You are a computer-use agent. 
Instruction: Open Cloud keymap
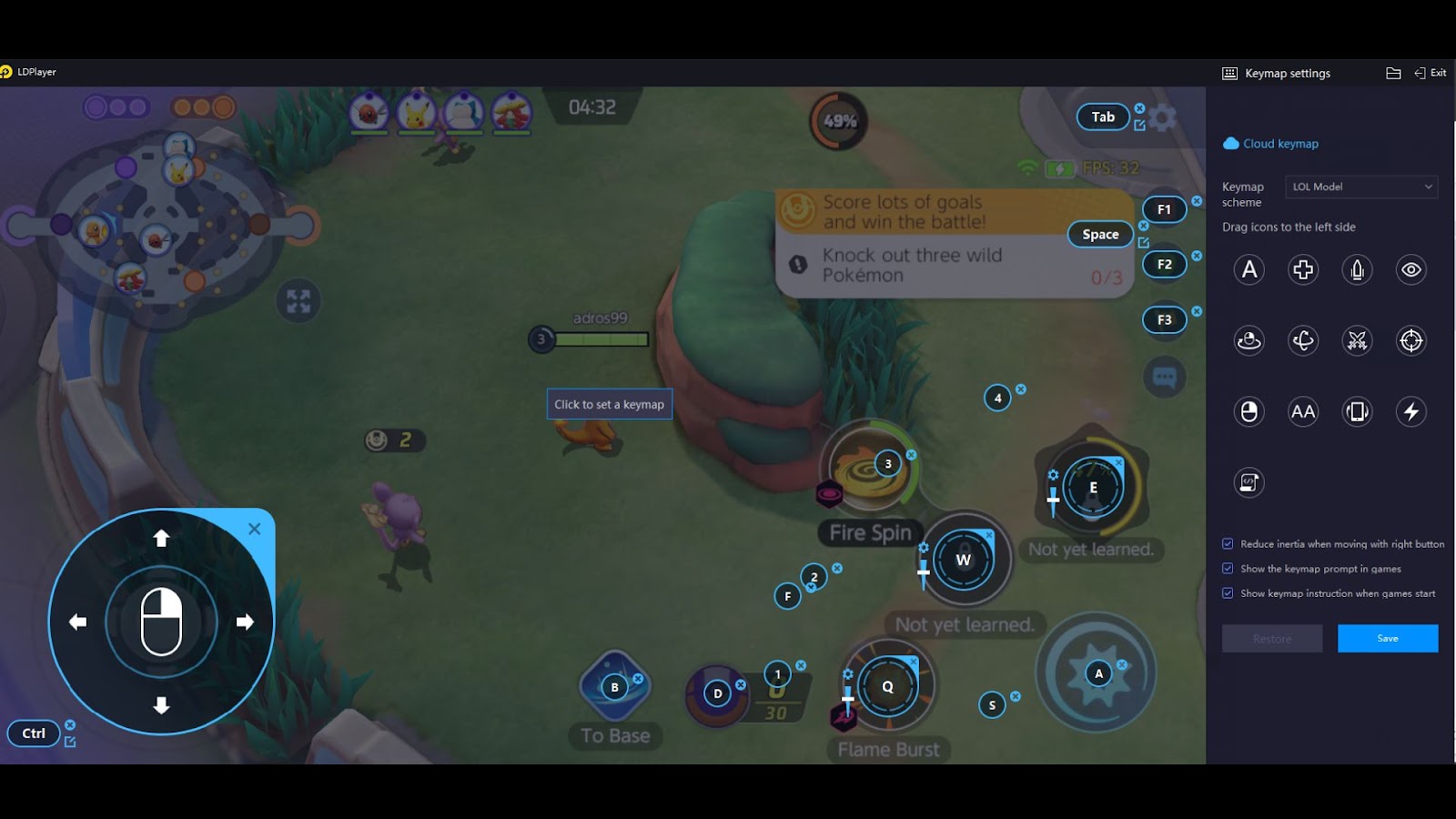tap(1271, 144)
